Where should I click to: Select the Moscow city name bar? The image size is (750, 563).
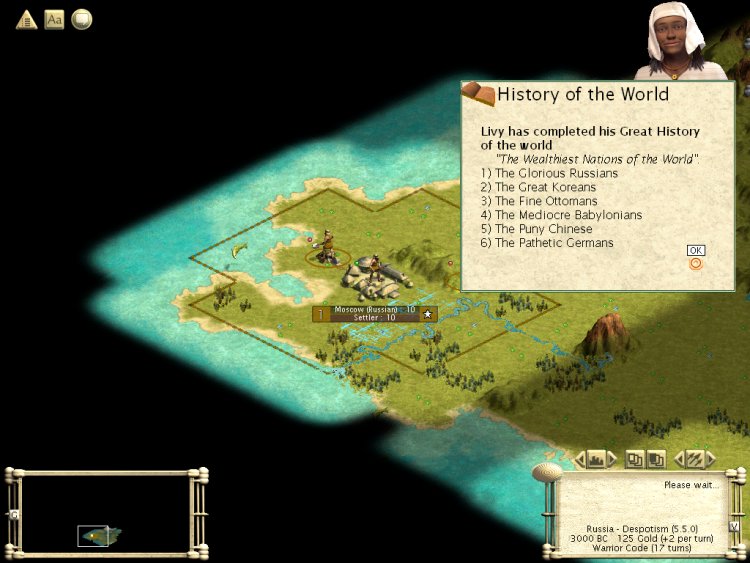tap(374, 314)
